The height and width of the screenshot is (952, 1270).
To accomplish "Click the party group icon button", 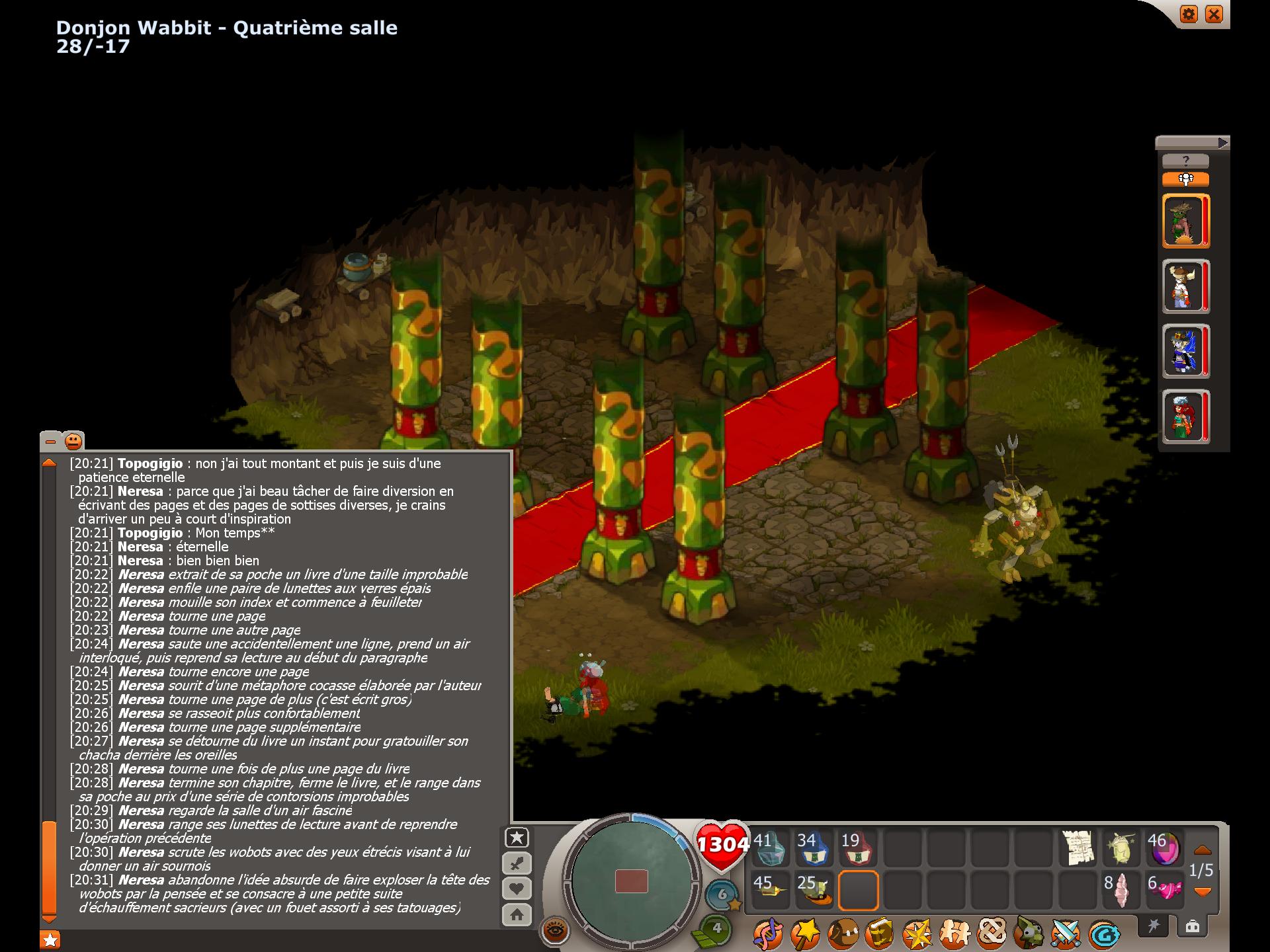I will (1185, 179).
